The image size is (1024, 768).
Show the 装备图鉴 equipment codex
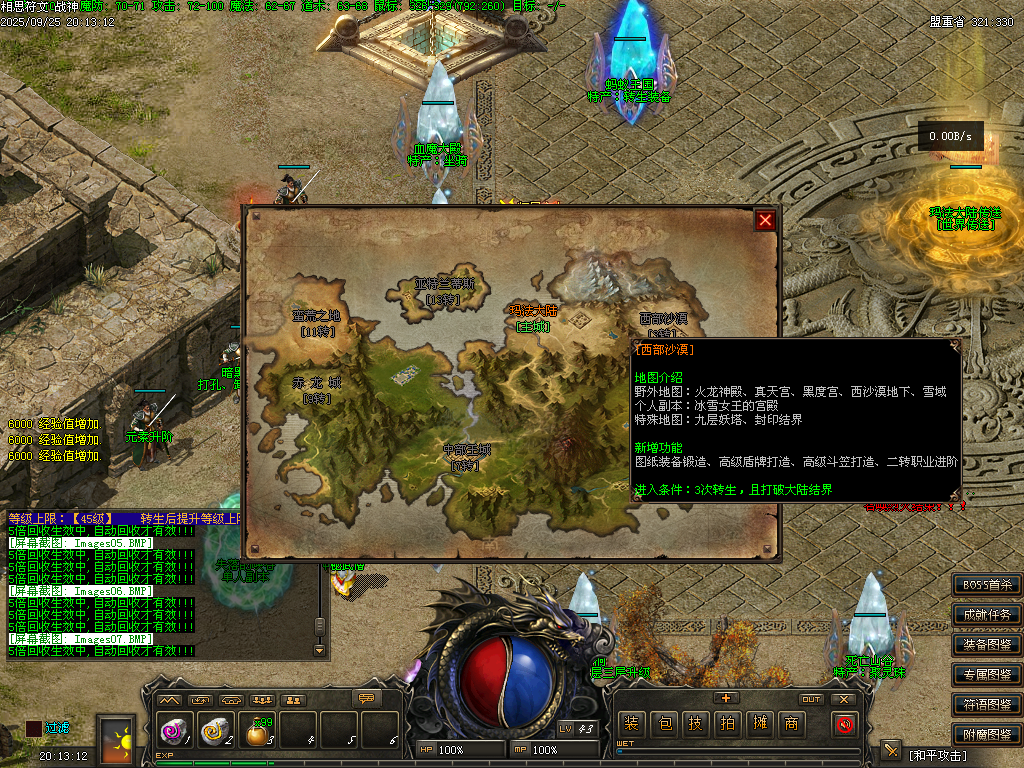coord(987,645)
